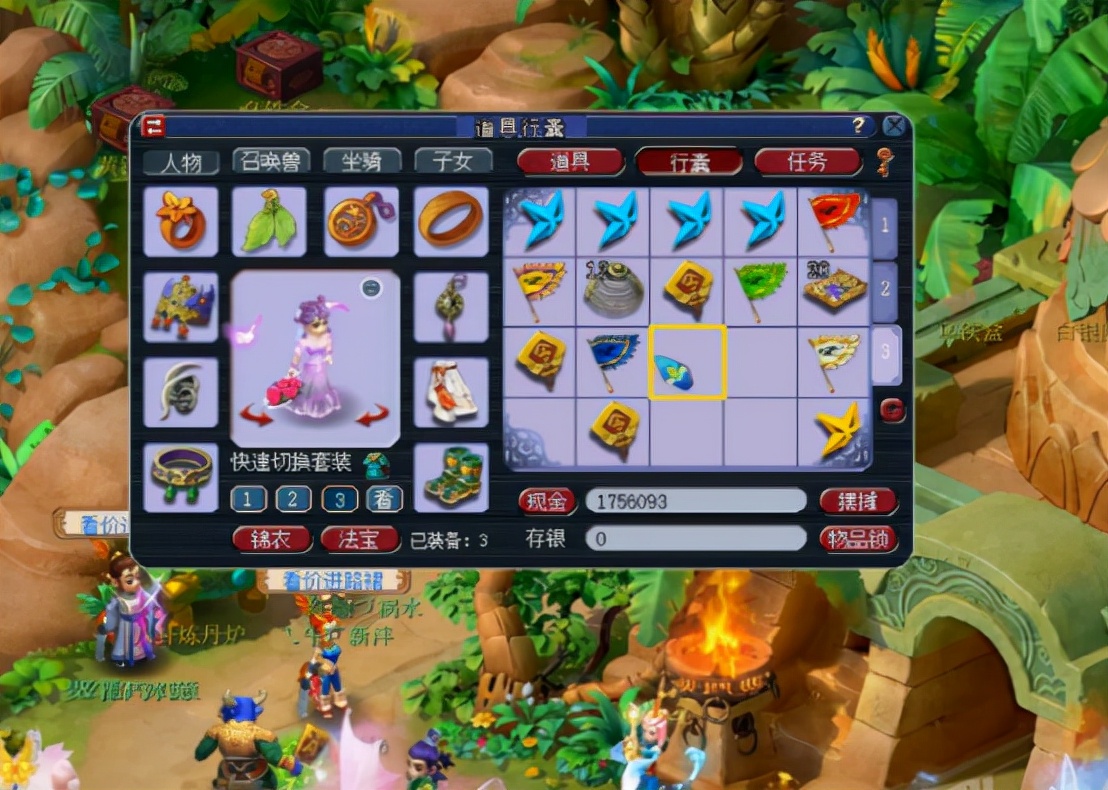Select the equipped green boots slot
The width and height of the screenshot is (1108, 790).
point(451,477)
